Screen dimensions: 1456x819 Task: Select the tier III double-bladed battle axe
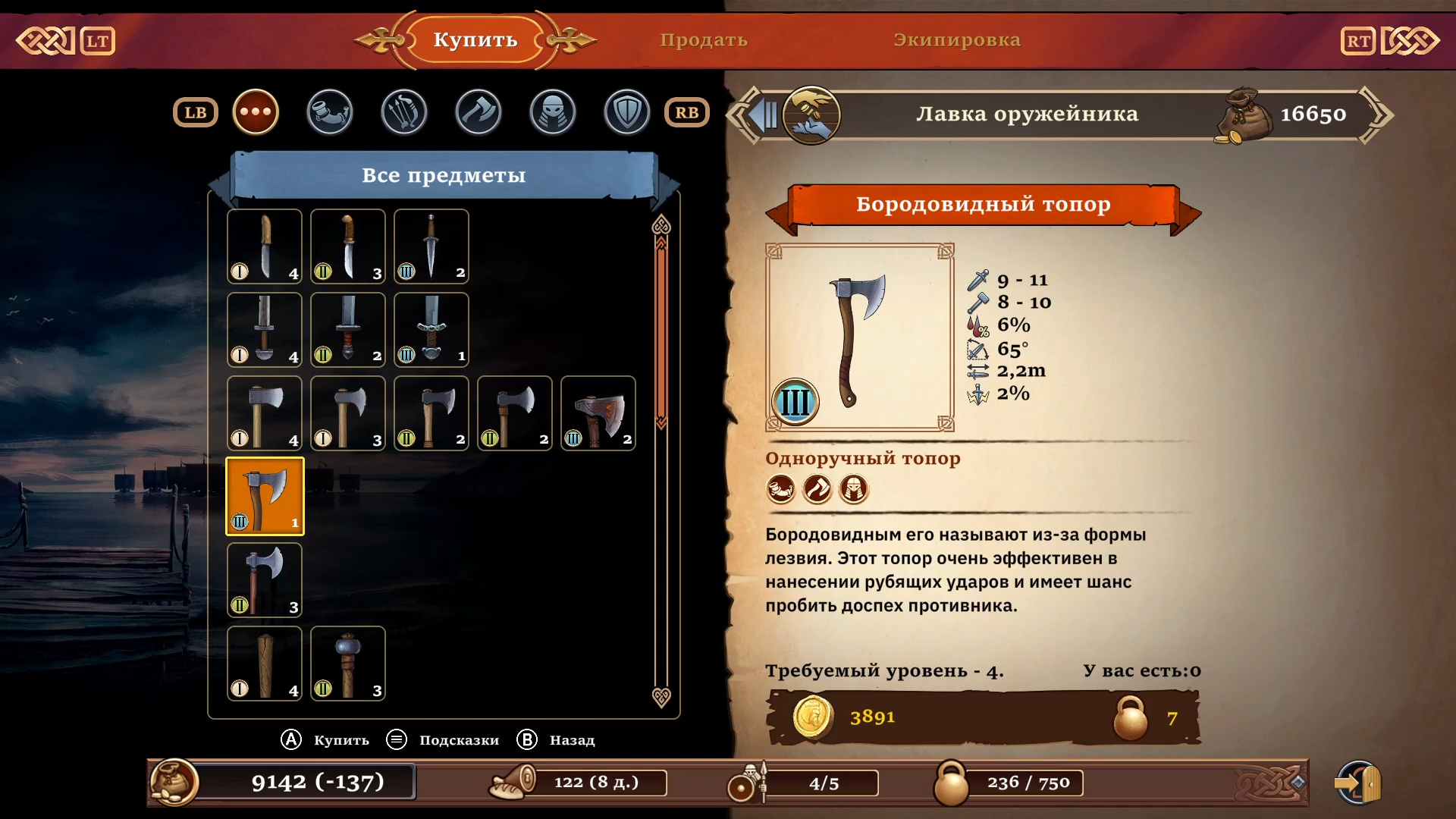coord(598,413)
